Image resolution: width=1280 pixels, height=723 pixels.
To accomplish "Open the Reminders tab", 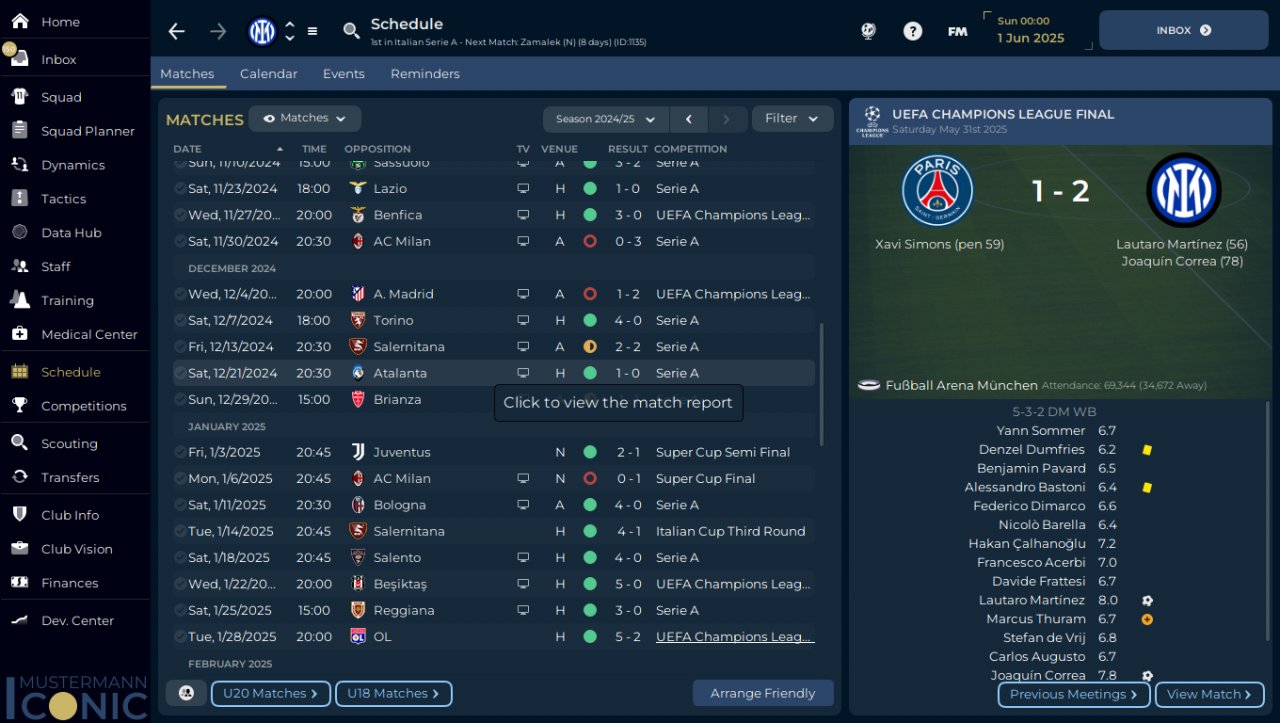I will tap(425, 74).
